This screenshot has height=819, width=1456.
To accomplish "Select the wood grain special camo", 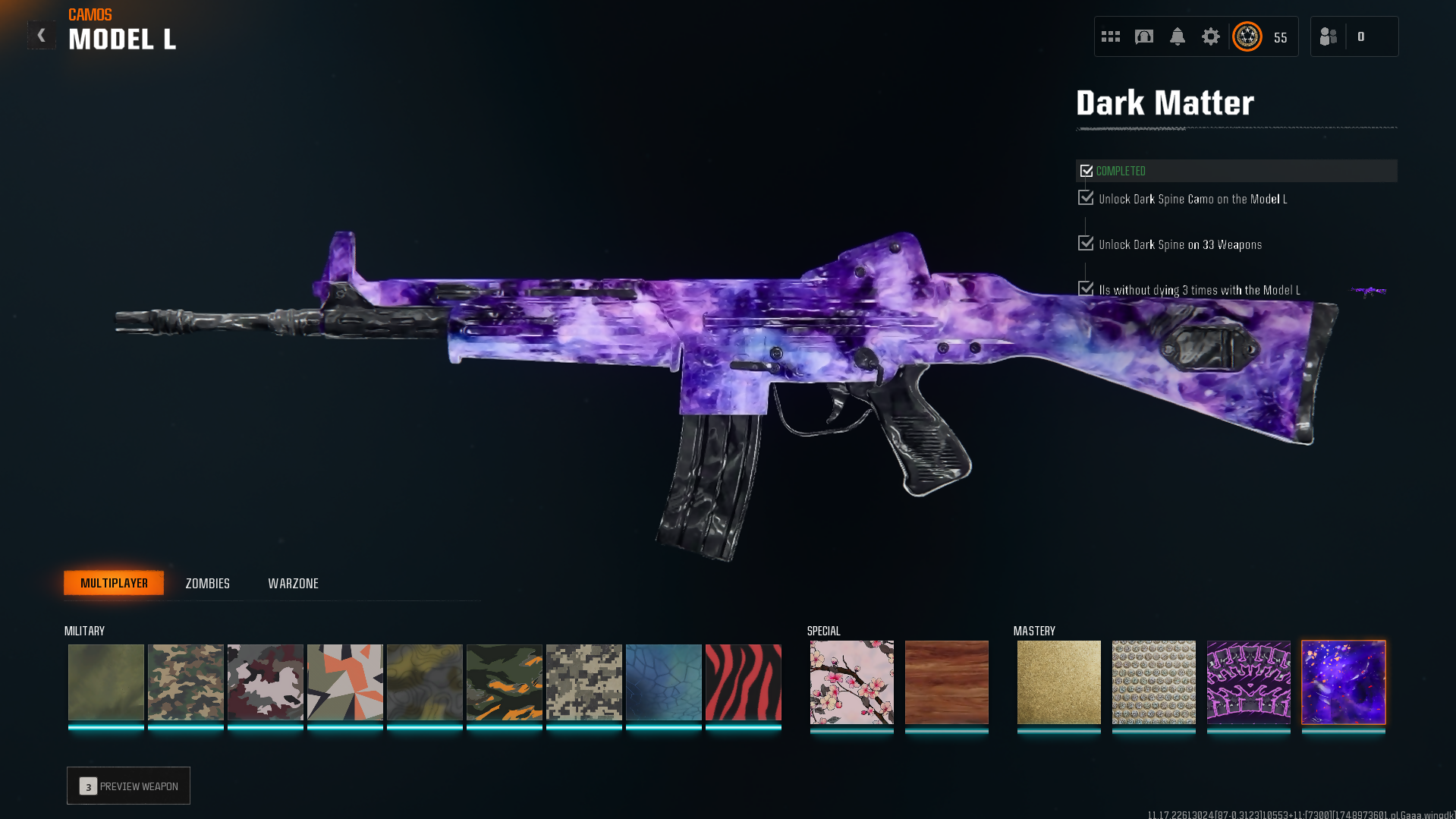I will [x=946, y=682].
